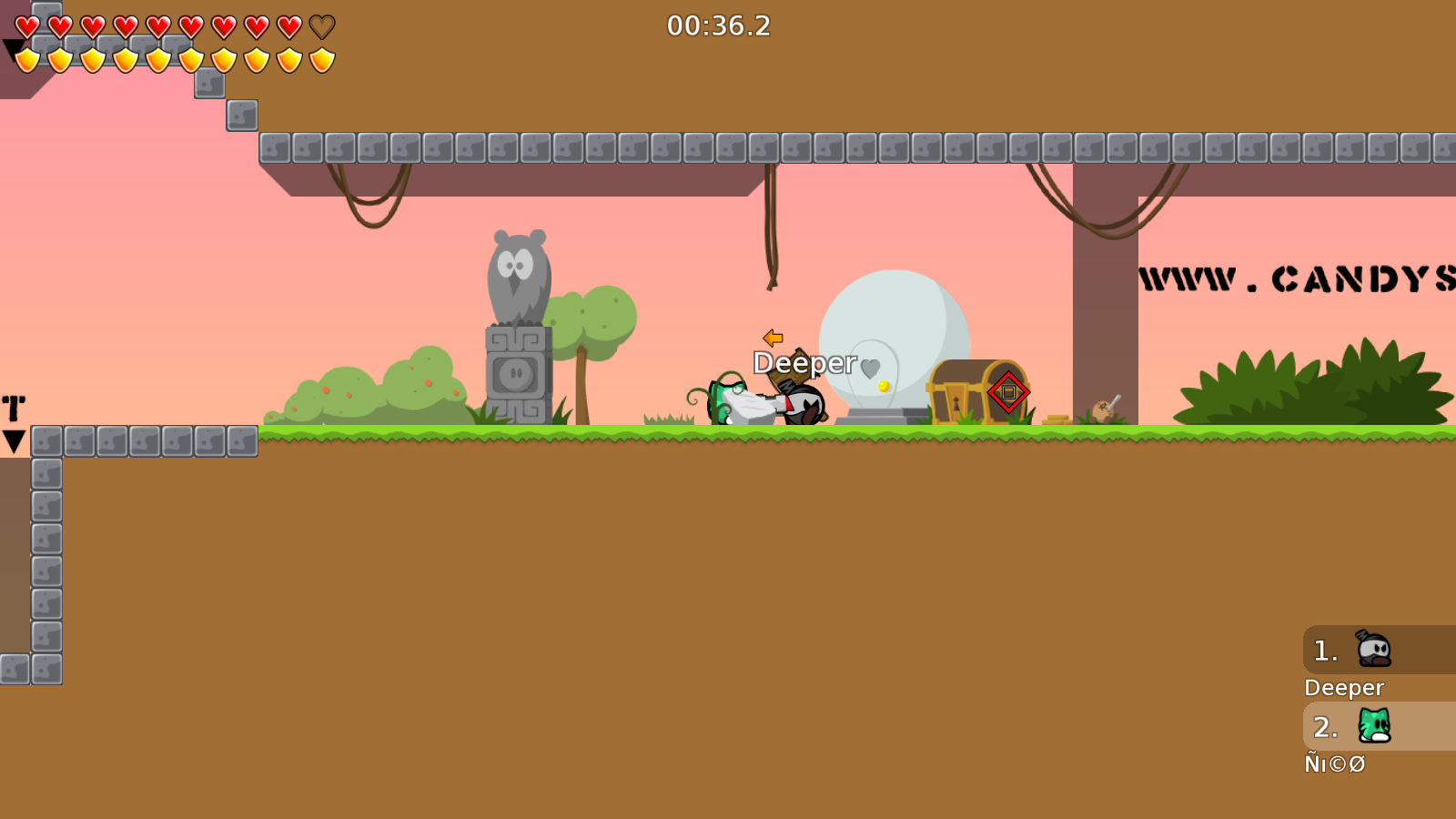Click the orange arrow above the player Deeper
This screenshot has height=819, width=1456.
(773, 339)
